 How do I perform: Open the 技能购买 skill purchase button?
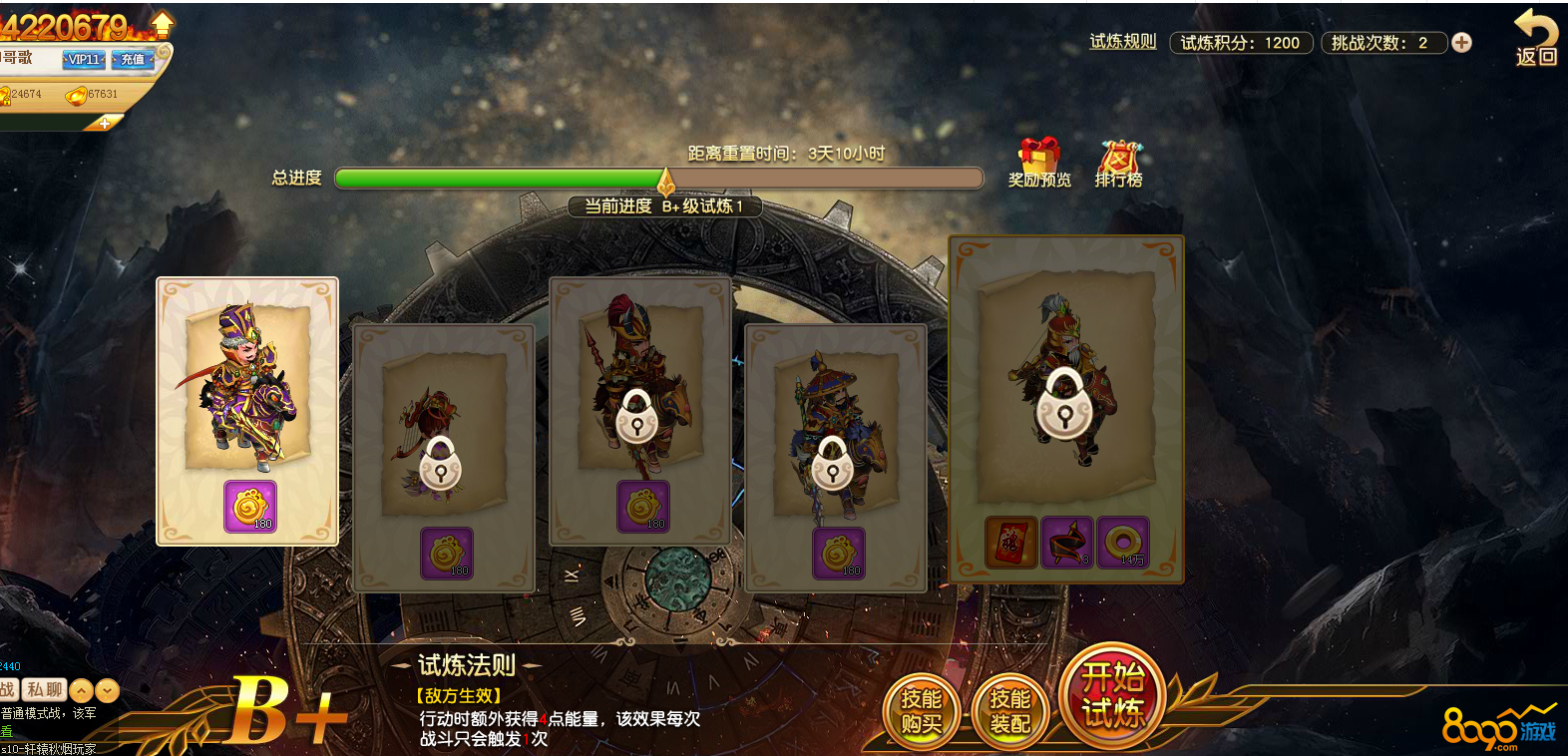921,711
